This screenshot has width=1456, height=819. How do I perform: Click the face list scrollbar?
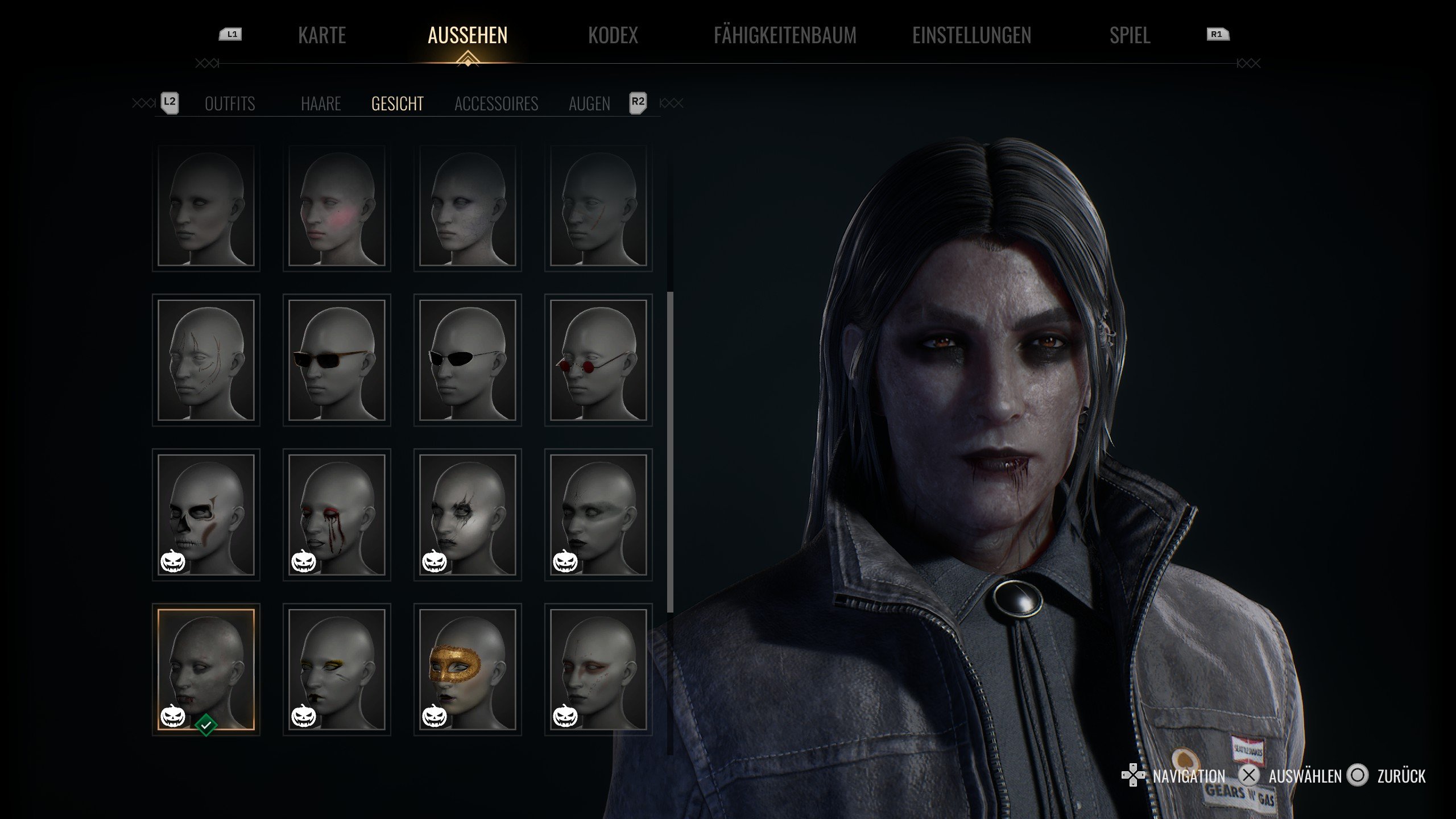tap(670, 452)
